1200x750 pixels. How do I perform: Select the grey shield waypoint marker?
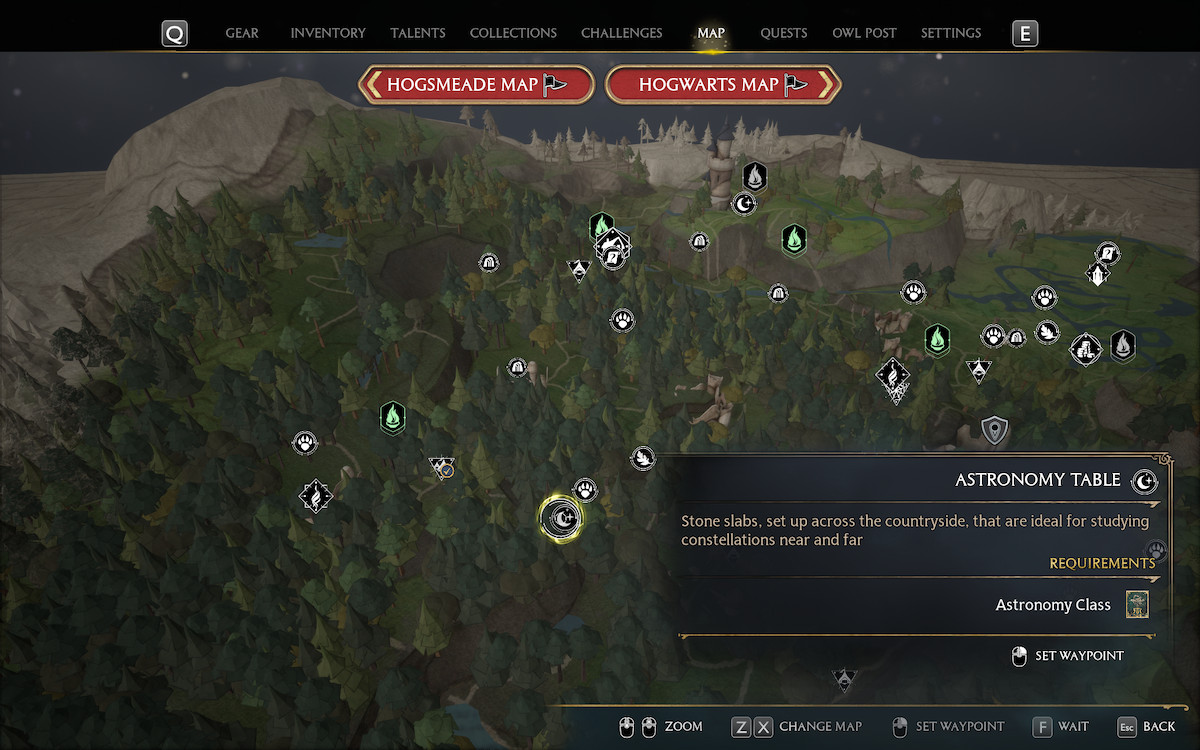(994, 431)
